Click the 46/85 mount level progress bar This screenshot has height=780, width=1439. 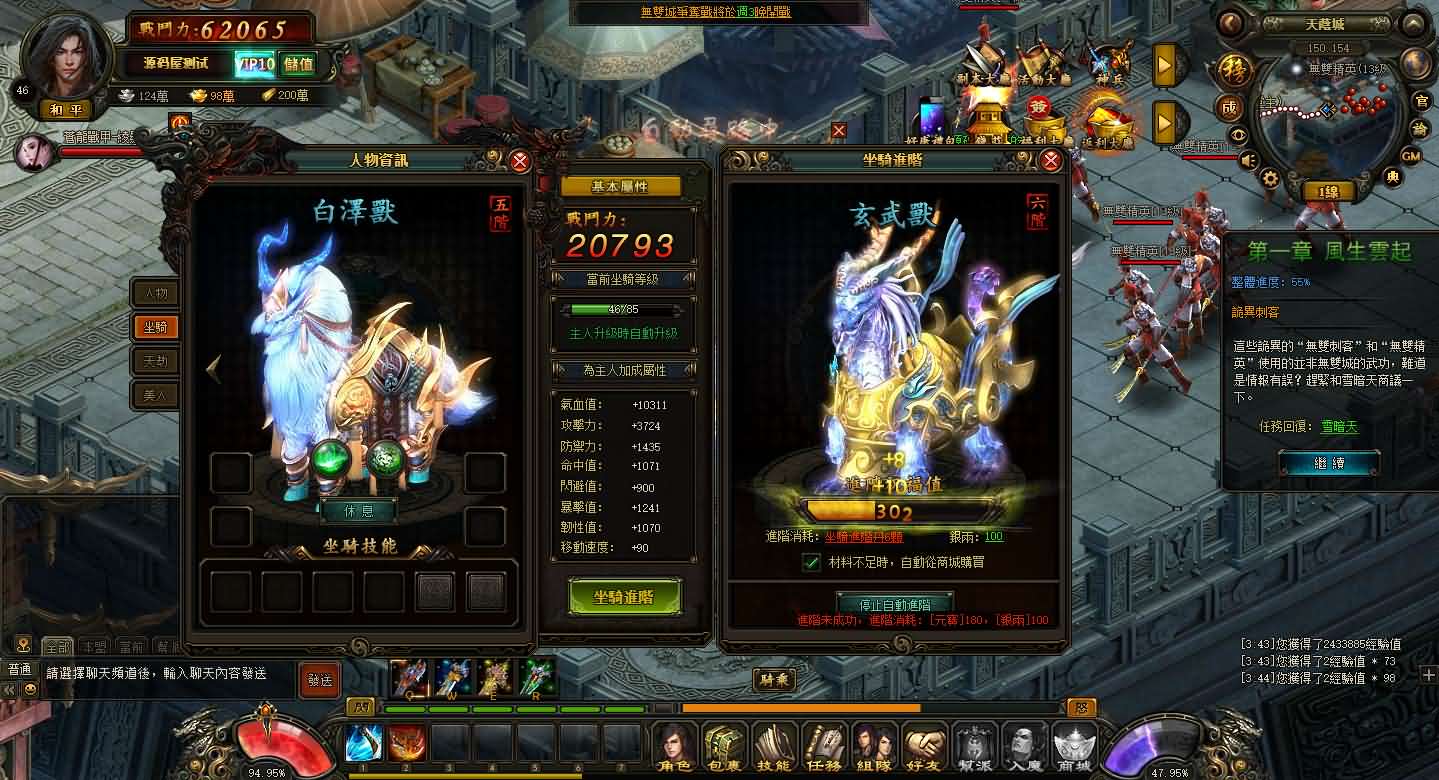point(622,312)
